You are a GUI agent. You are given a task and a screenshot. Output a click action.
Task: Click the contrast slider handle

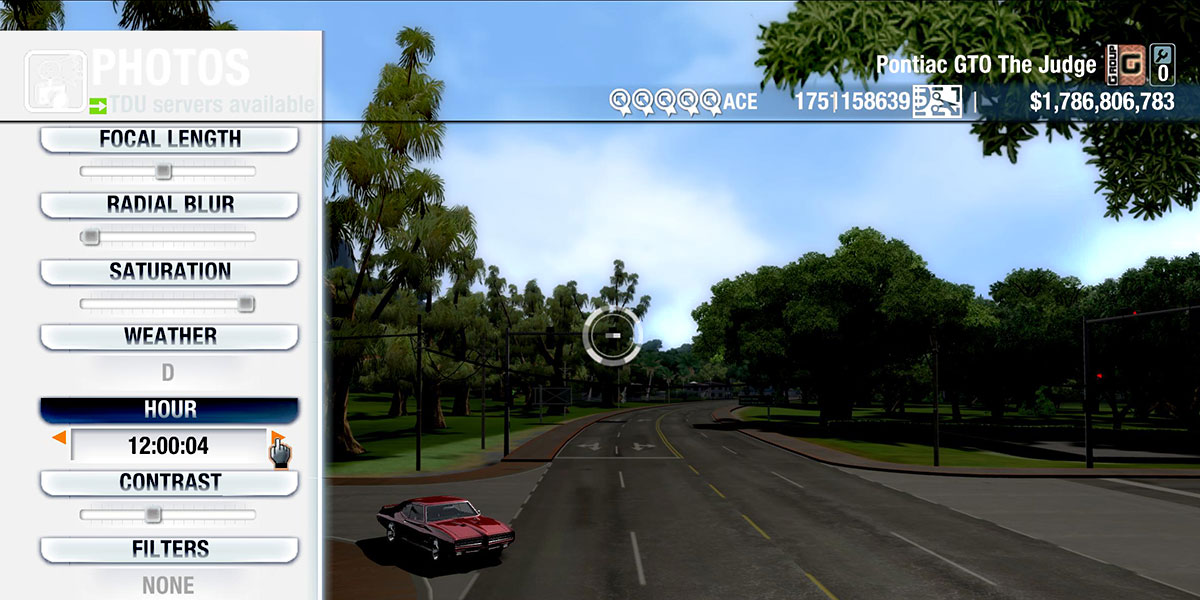tap(152, 515)
